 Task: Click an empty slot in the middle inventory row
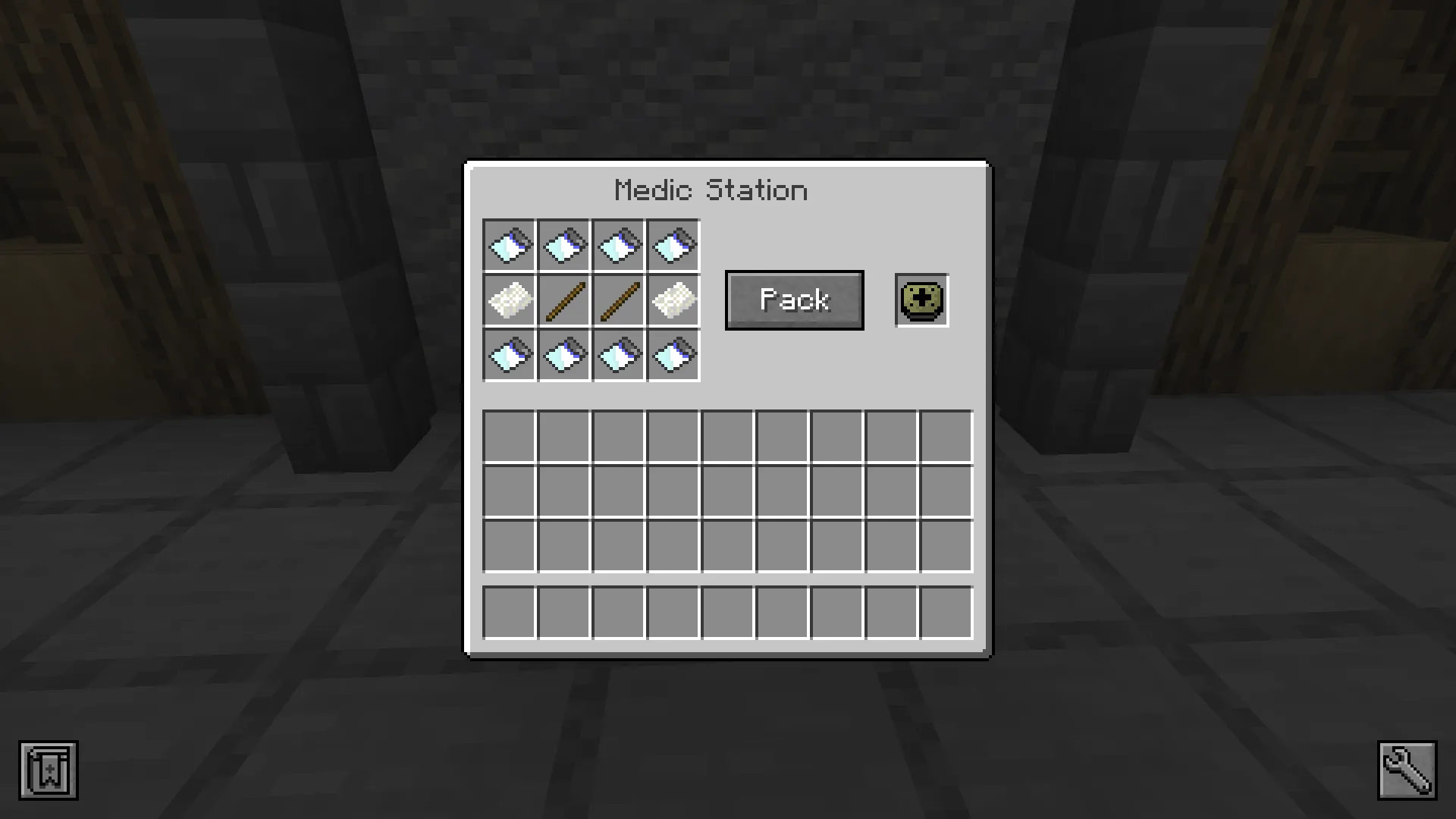(x=728, y=491)
